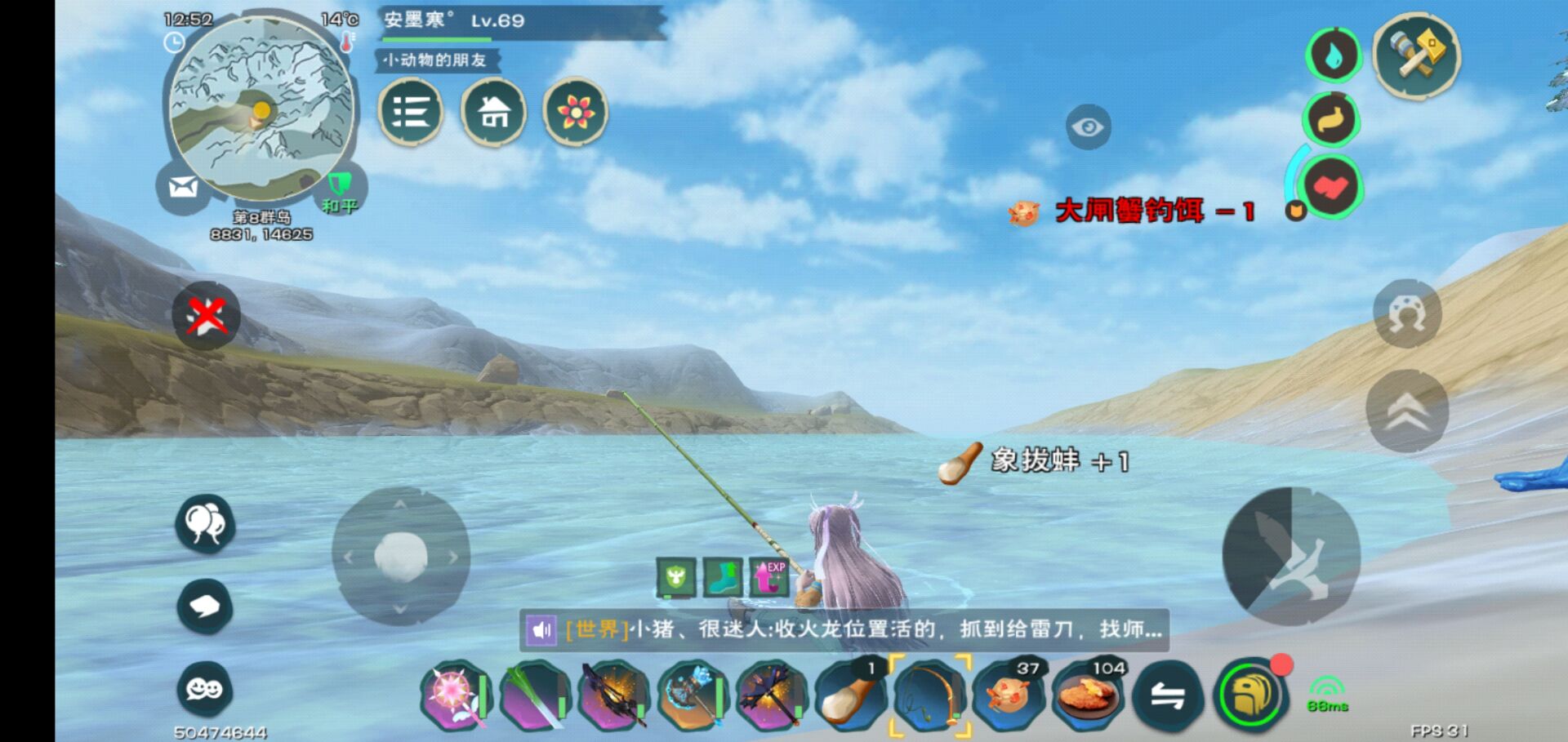Click the red X cancel toggle
The image size is (1568, 742).
[206, 316]
